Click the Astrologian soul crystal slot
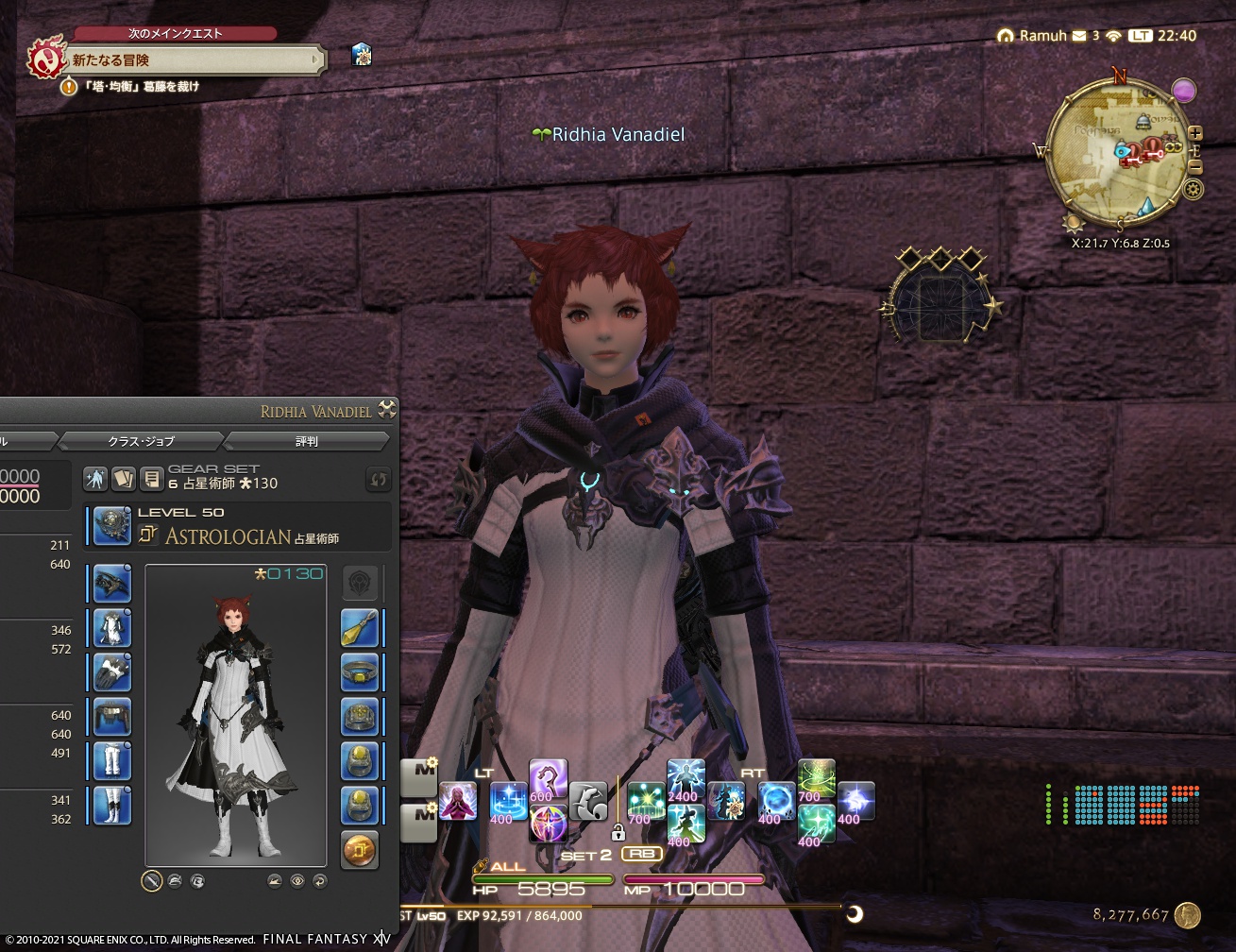Screen dimensions: 1236x952 (x=360, y=848)
